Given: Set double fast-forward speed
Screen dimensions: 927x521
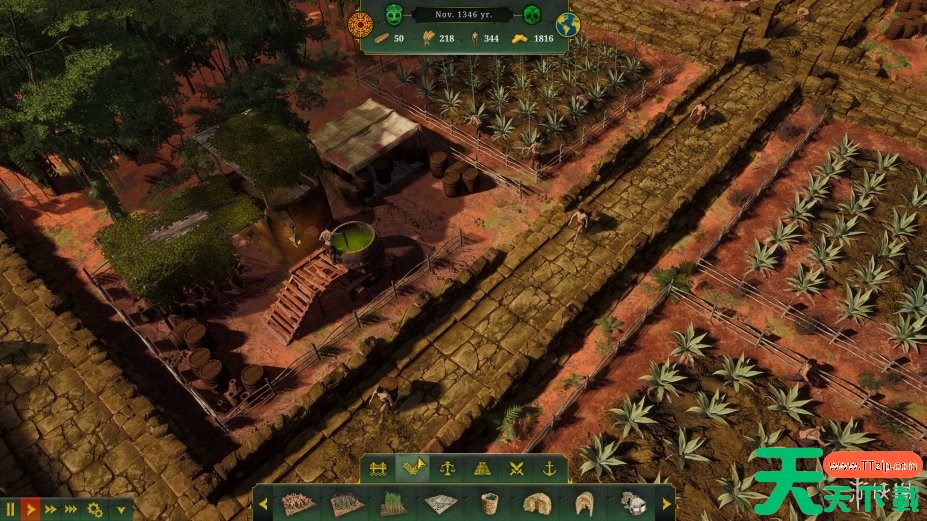Looking at the screenshot, I should click(50, 509).
